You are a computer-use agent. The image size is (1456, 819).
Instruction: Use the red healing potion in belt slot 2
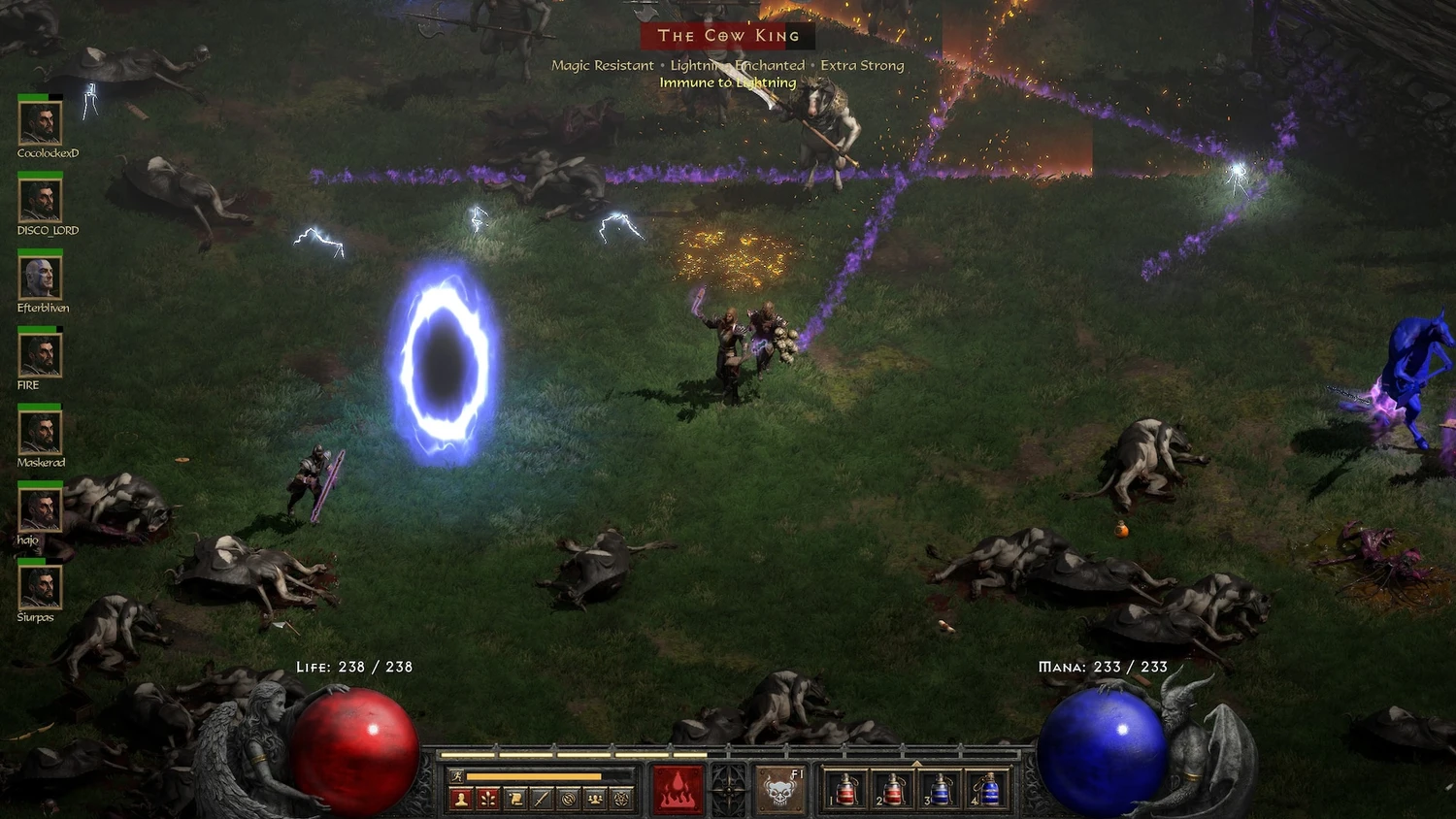click(x=892, y=790)
